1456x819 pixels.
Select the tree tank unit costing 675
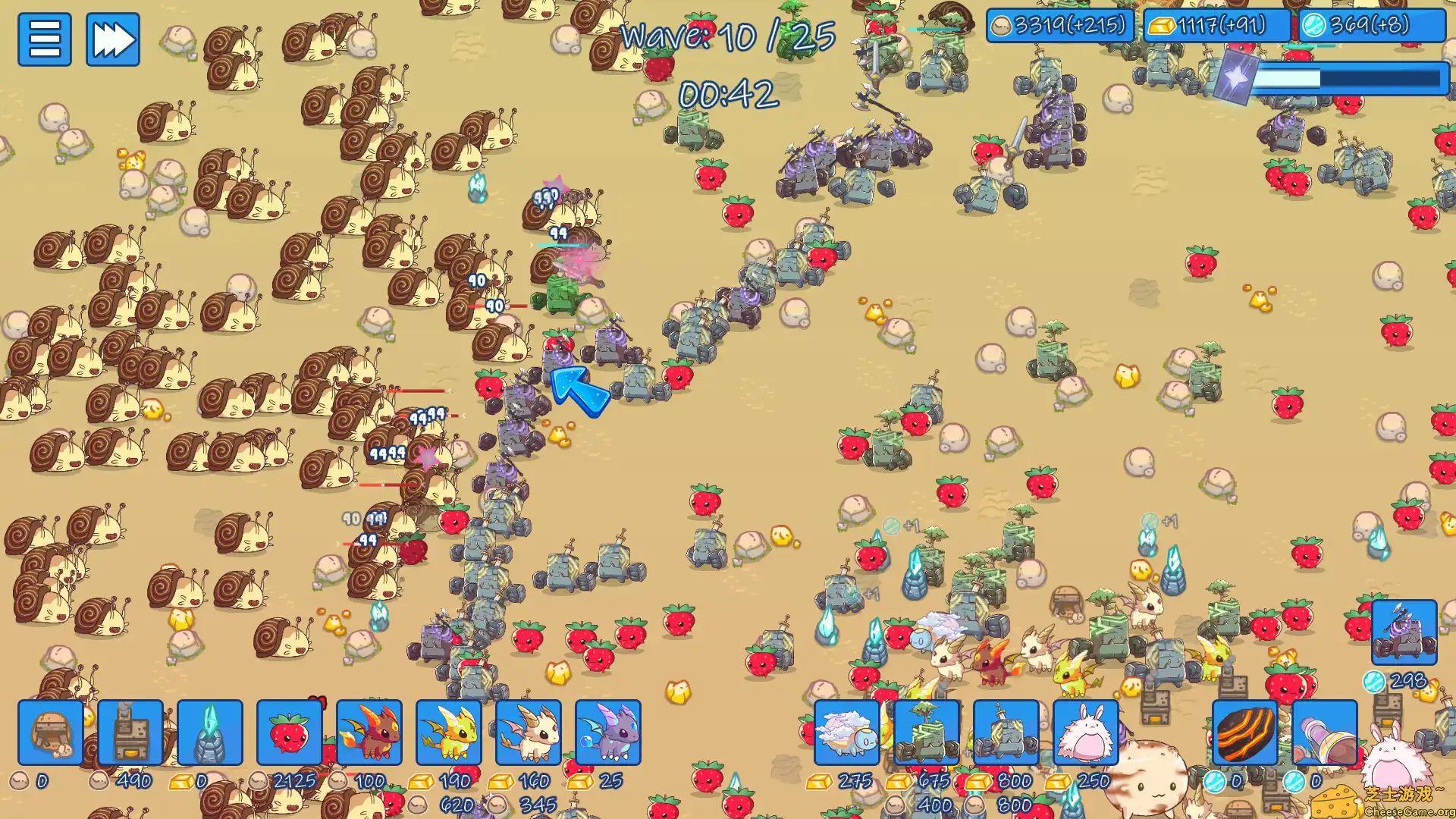tap(927, 734)
